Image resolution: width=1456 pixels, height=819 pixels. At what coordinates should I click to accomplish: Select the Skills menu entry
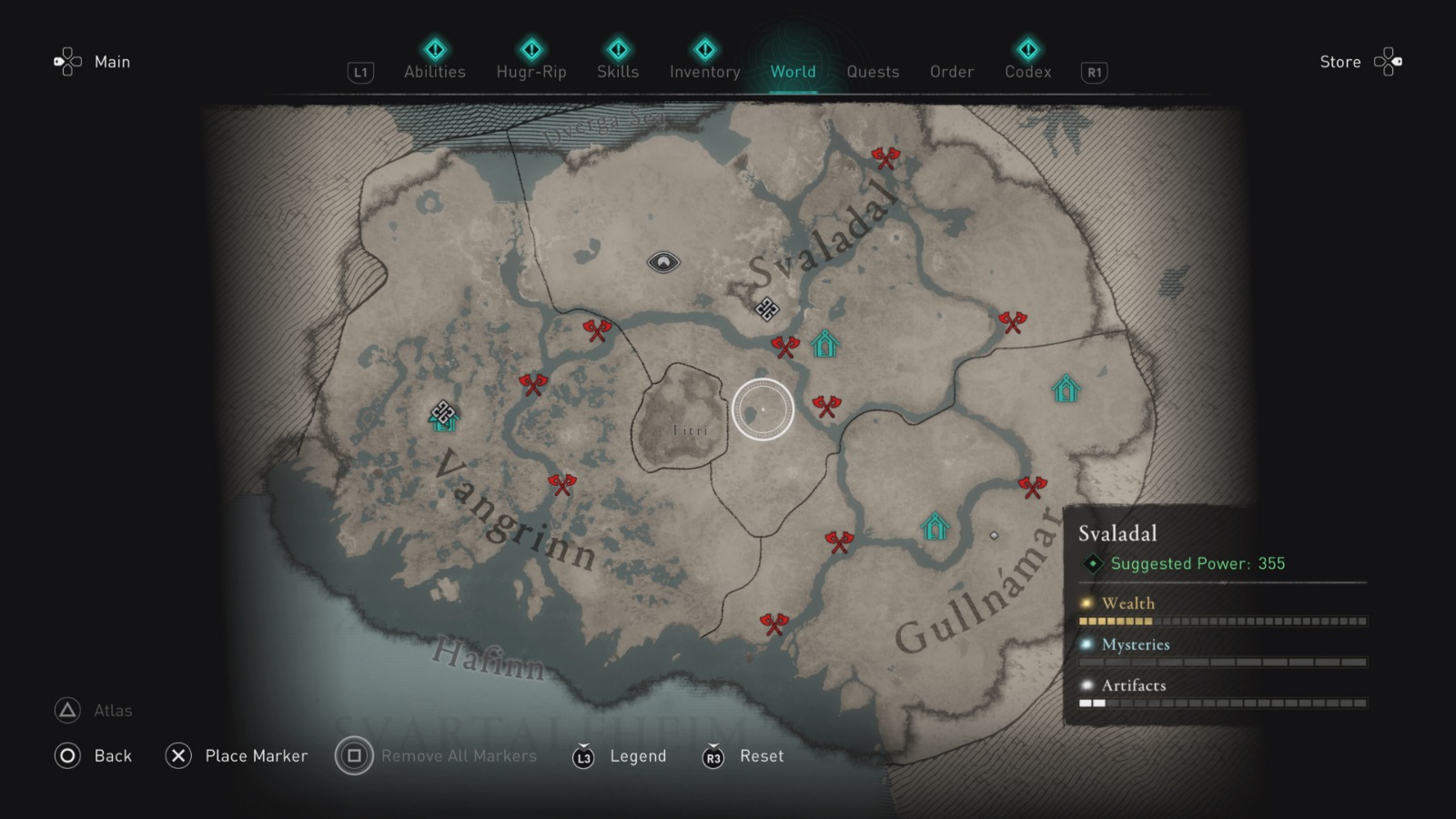(618, 72)
